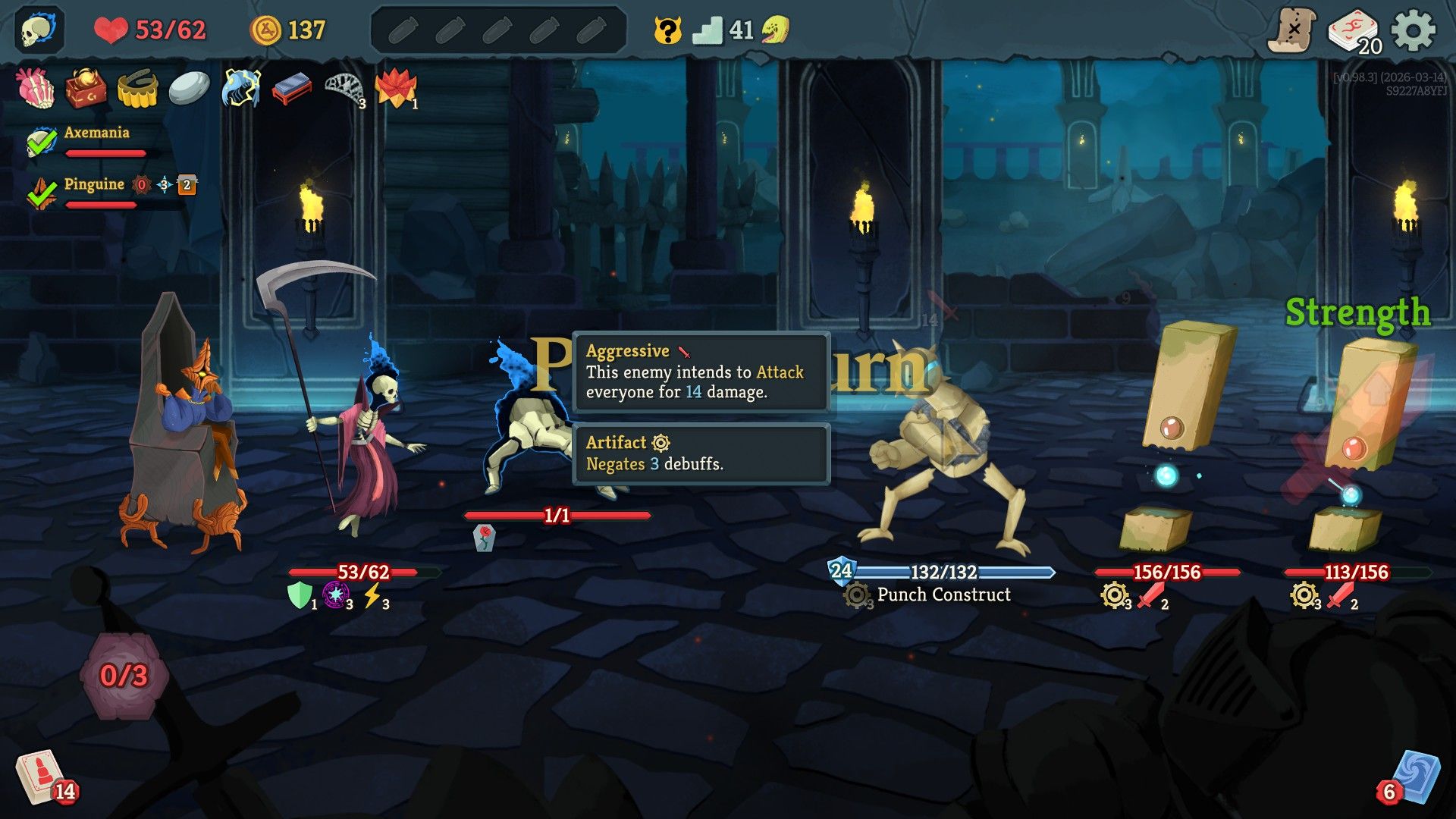This screenshot has width=1456, height=819.
Task: Inspect the player's green shield status icon
Action: click(300, 595)
